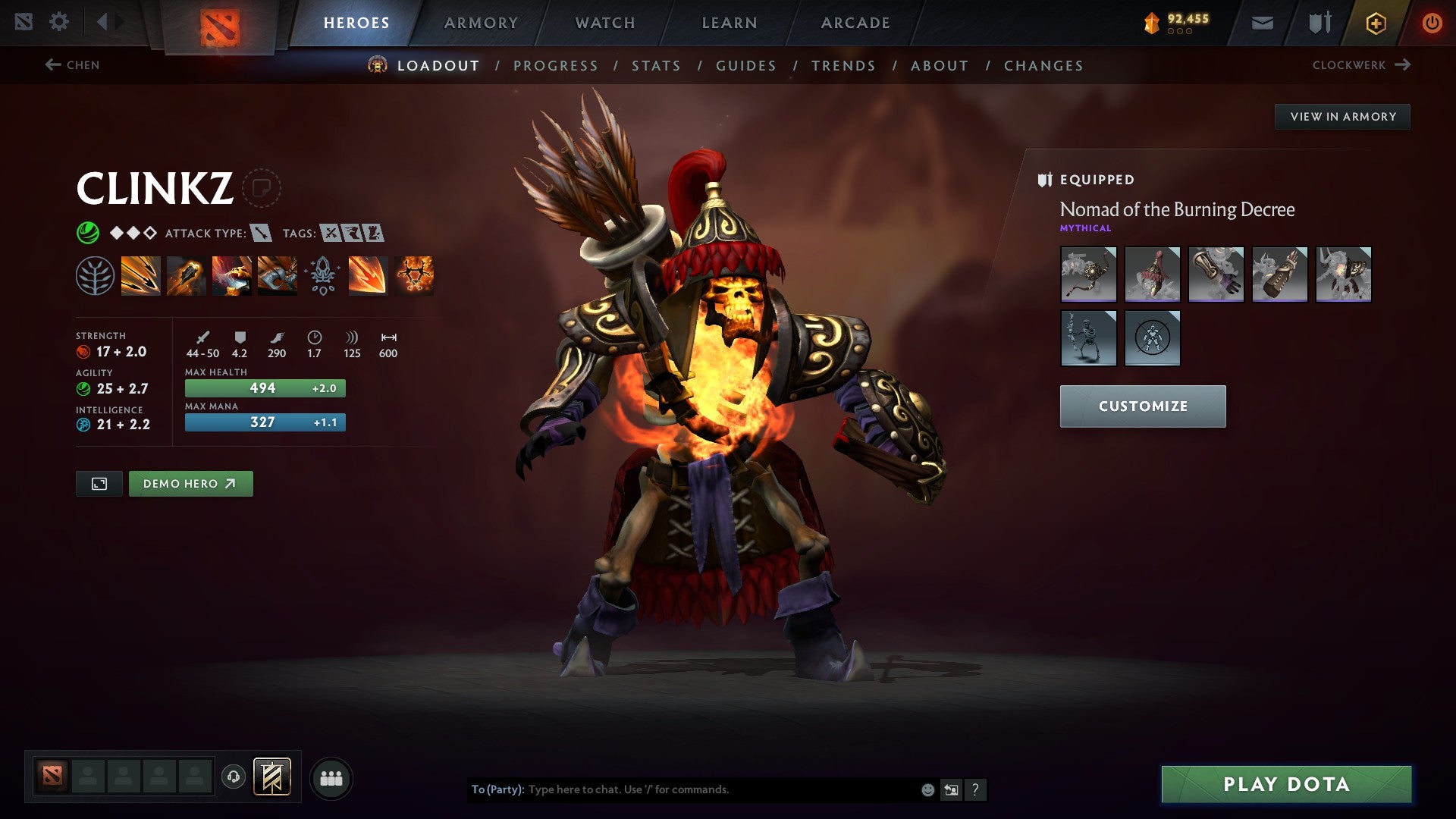This screenshot has height=819, width=1456.
Task: Open the STATS section for Clinkz
Action: 657,66
